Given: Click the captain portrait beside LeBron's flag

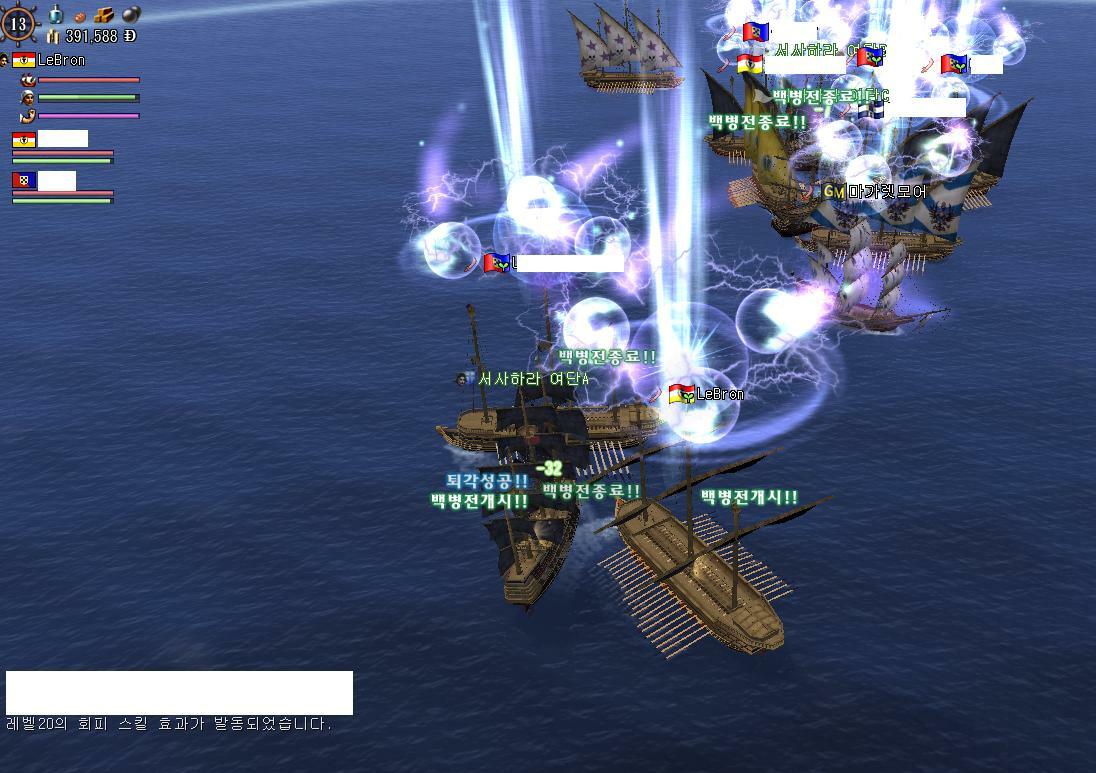Looking at the screenshot, I should pos(5,60).
